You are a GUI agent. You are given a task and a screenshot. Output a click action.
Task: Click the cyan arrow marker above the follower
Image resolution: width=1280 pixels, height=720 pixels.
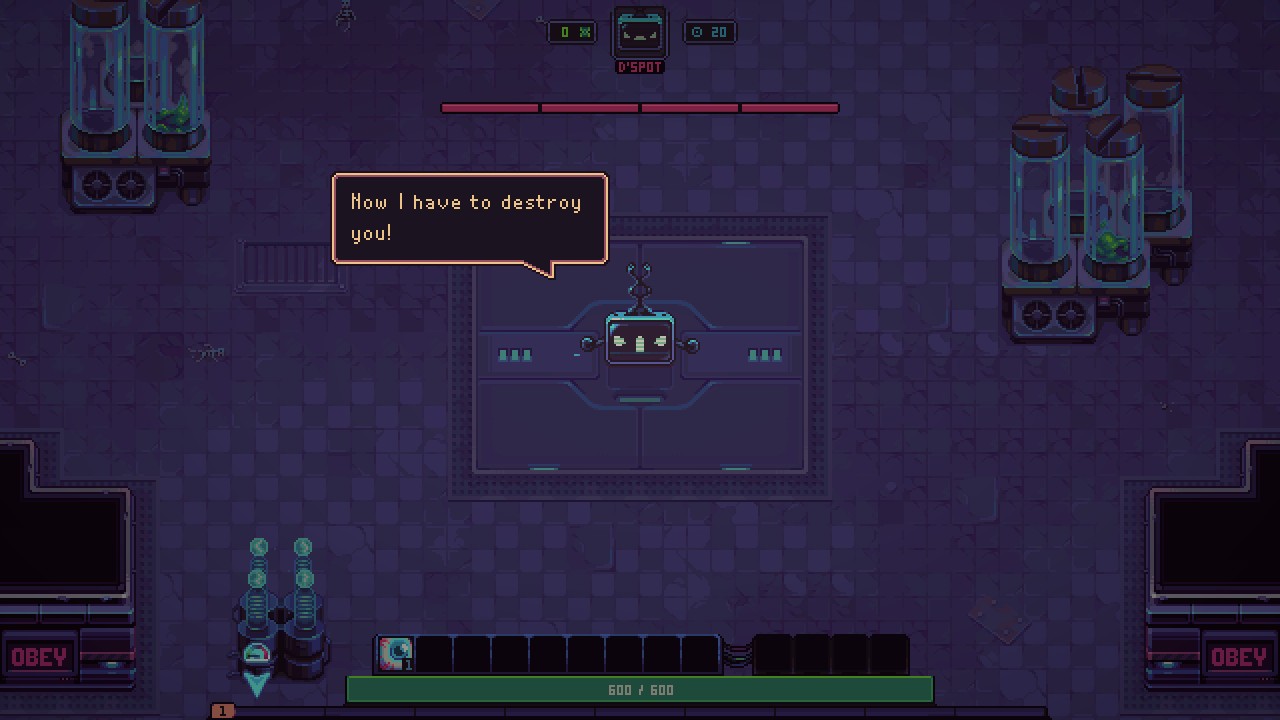pyautogui.click(x=257, y=684)
